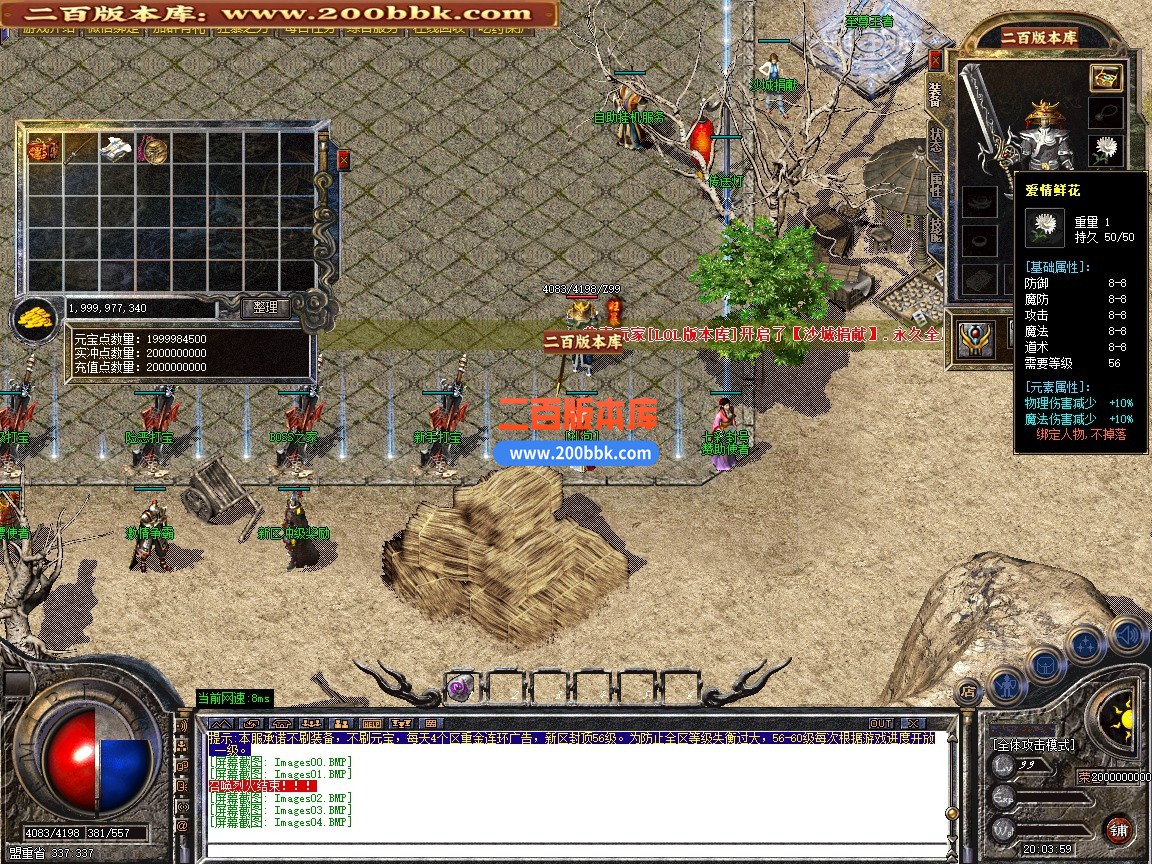Open the 铺 stall button
This screenshot has height=864, width=1152.
pyautogui.click(x=1119, y=829)
